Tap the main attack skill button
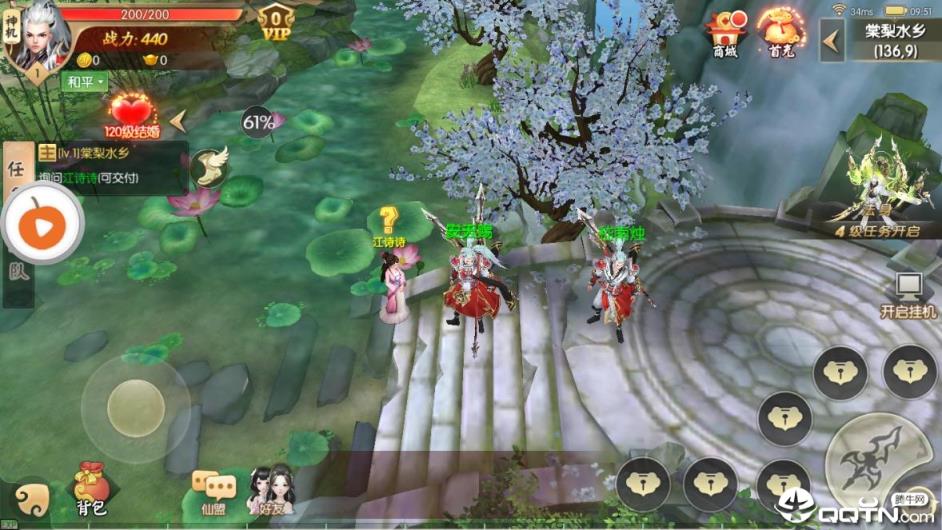This screenshot has height=530, width=942. (875, 462)
